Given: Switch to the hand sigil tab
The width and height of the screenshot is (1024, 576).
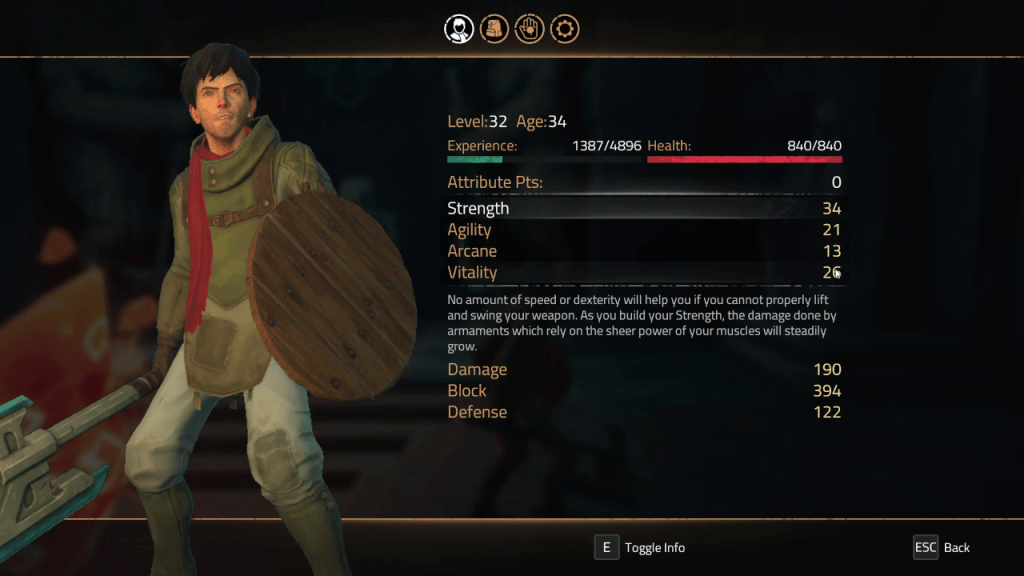Looking at the screenshot, I should (529, 28).
